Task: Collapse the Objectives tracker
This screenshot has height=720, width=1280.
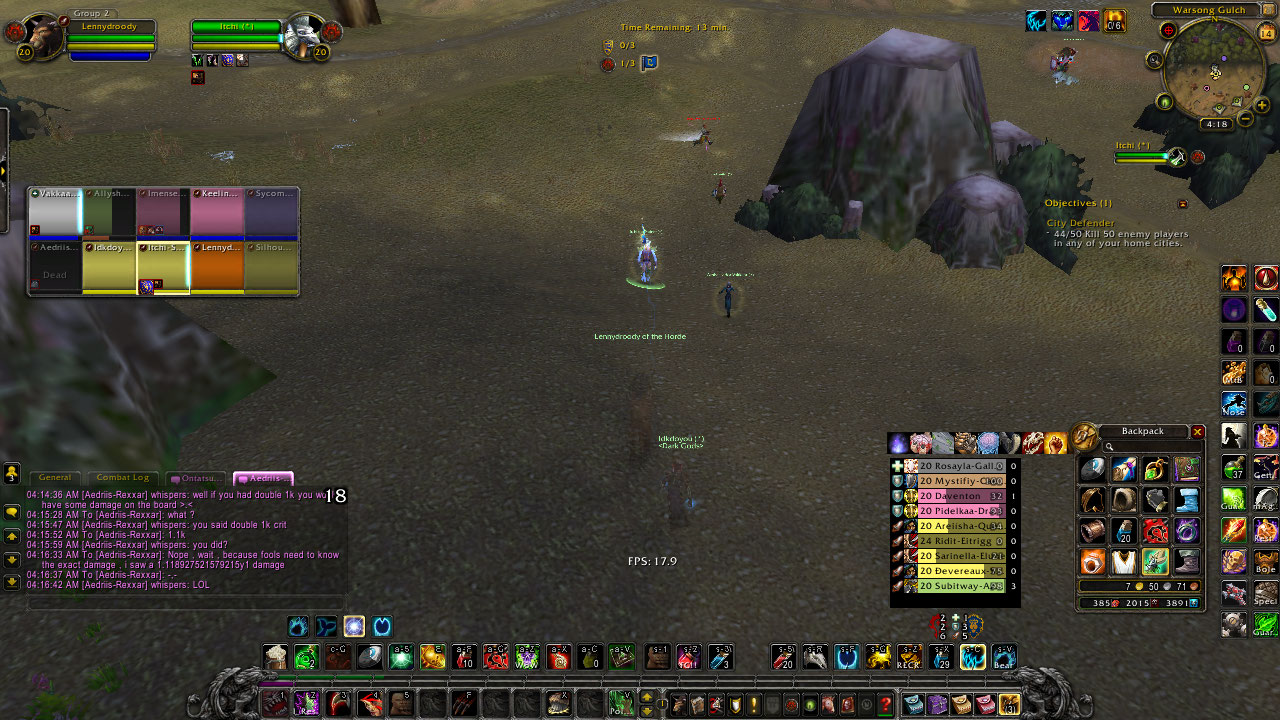Action: pyautogui.click(x=1183, y=204)
